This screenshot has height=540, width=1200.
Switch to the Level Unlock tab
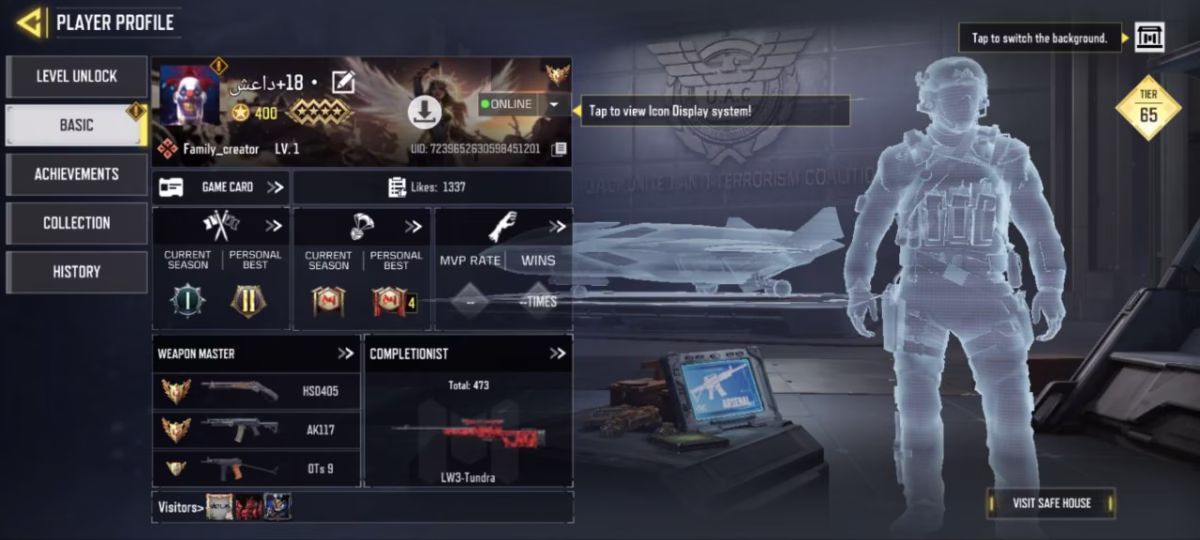point(76,76)
